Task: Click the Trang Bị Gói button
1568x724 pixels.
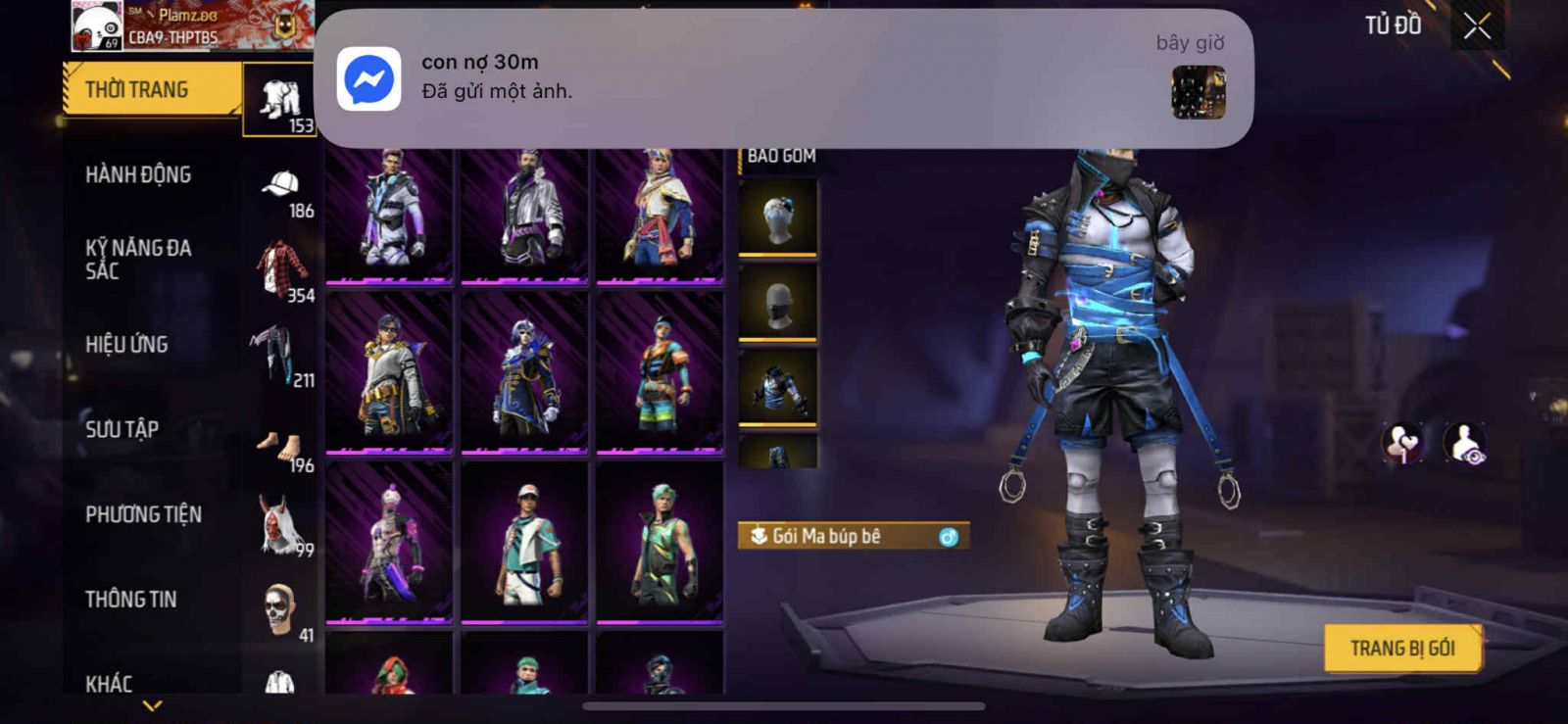Action: [1401, 649]
